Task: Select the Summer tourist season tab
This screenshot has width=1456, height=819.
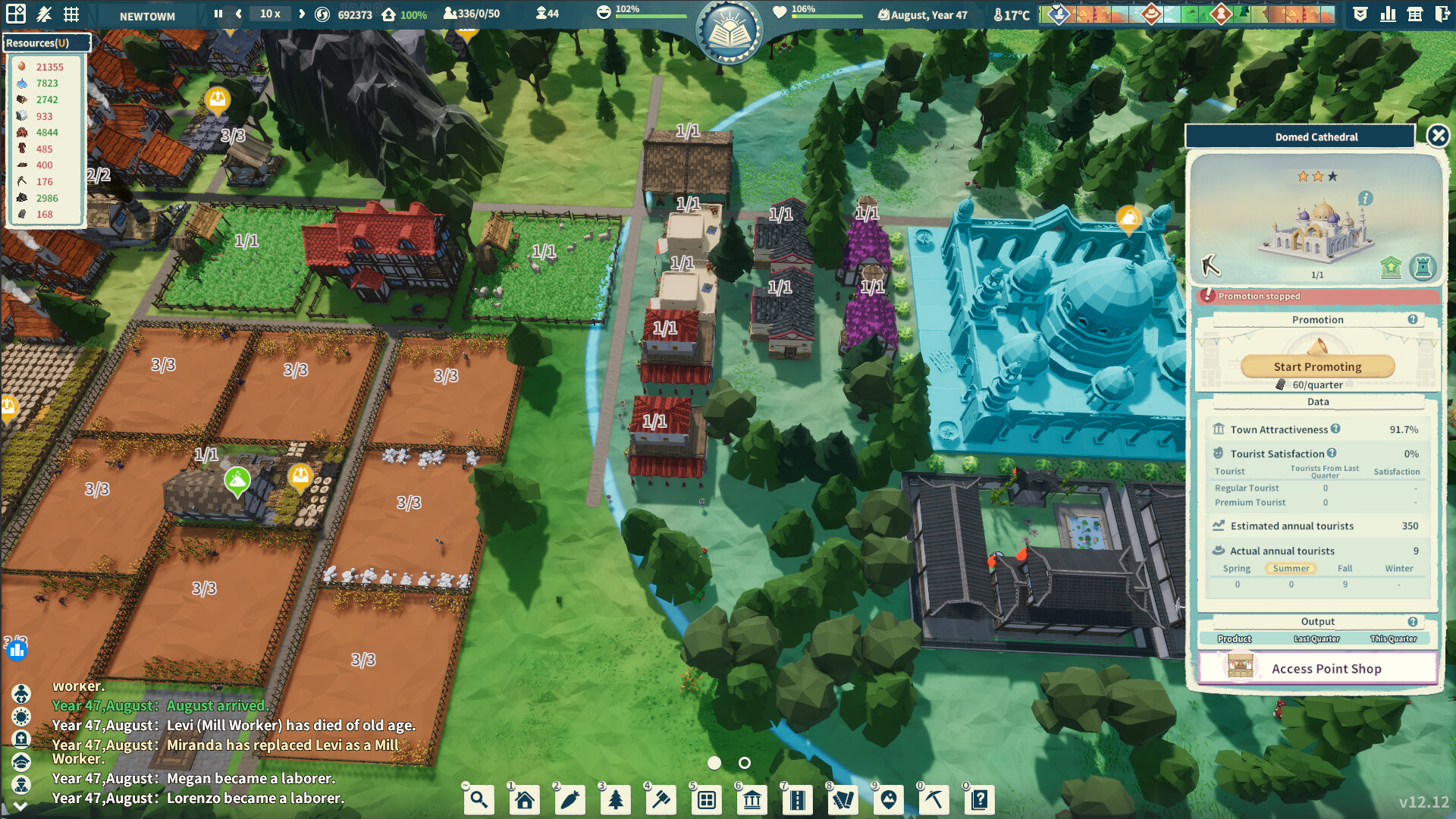Action: (1291, 568)
